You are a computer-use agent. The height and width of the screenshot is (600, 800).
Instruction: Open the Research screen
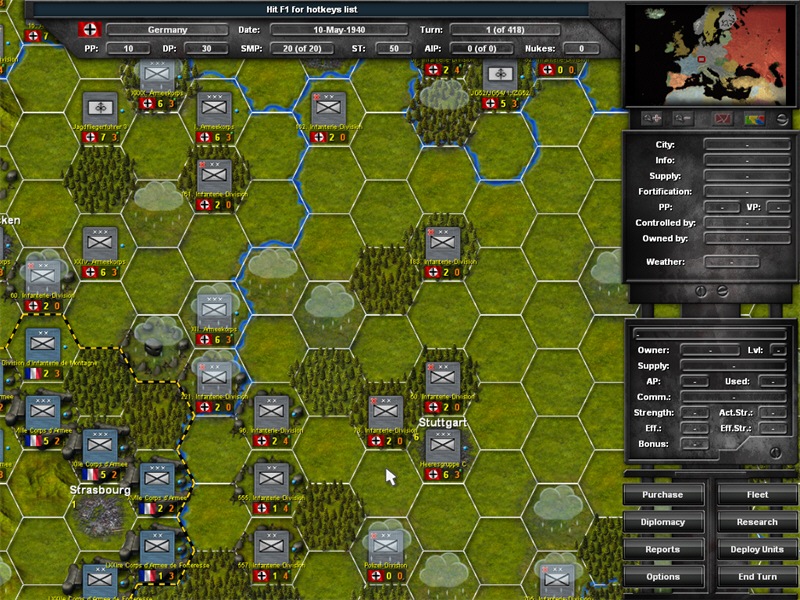point(757,522)
